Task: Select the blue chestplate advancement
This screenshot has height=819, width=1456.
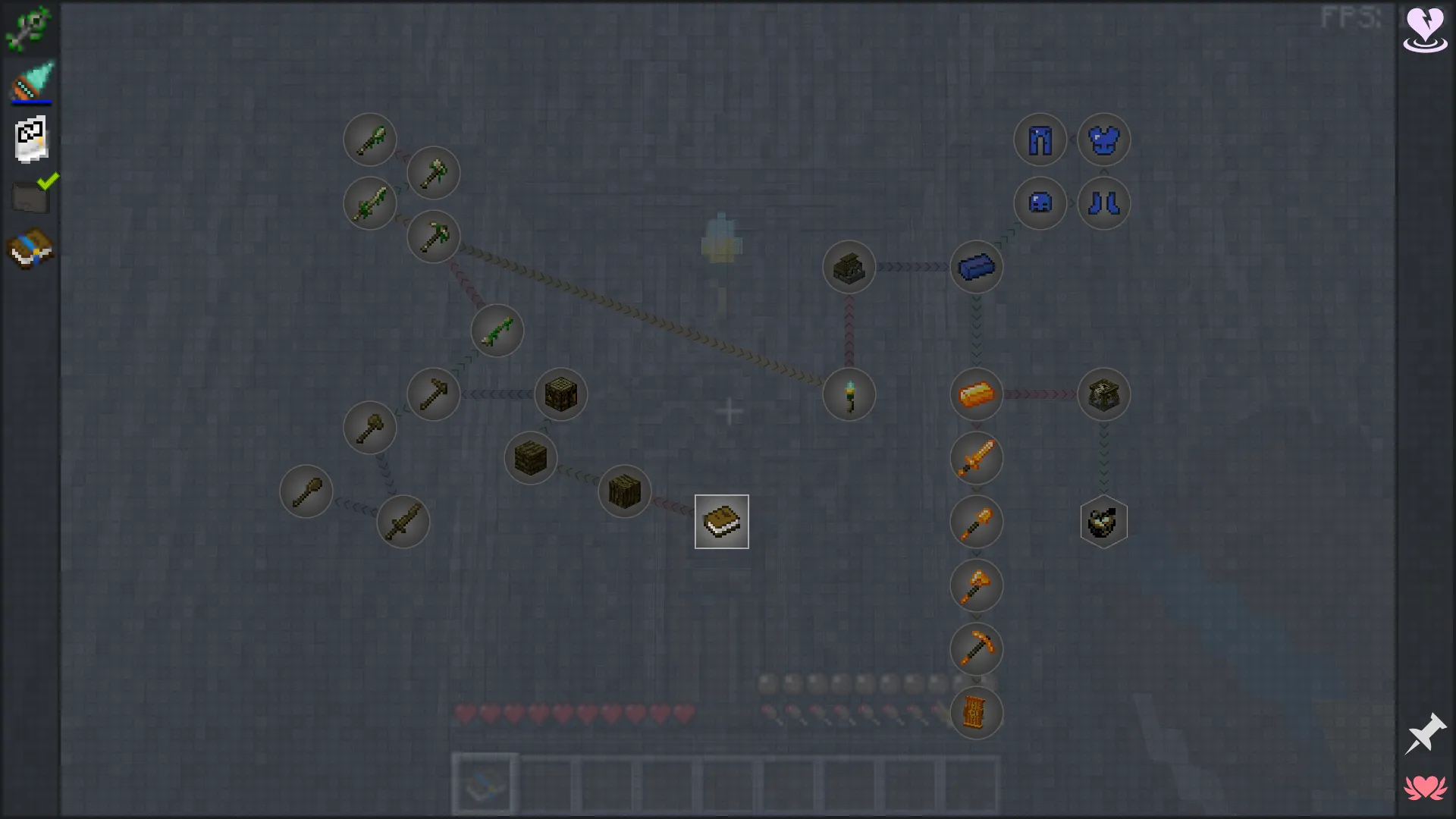Action: point(1104,140)
